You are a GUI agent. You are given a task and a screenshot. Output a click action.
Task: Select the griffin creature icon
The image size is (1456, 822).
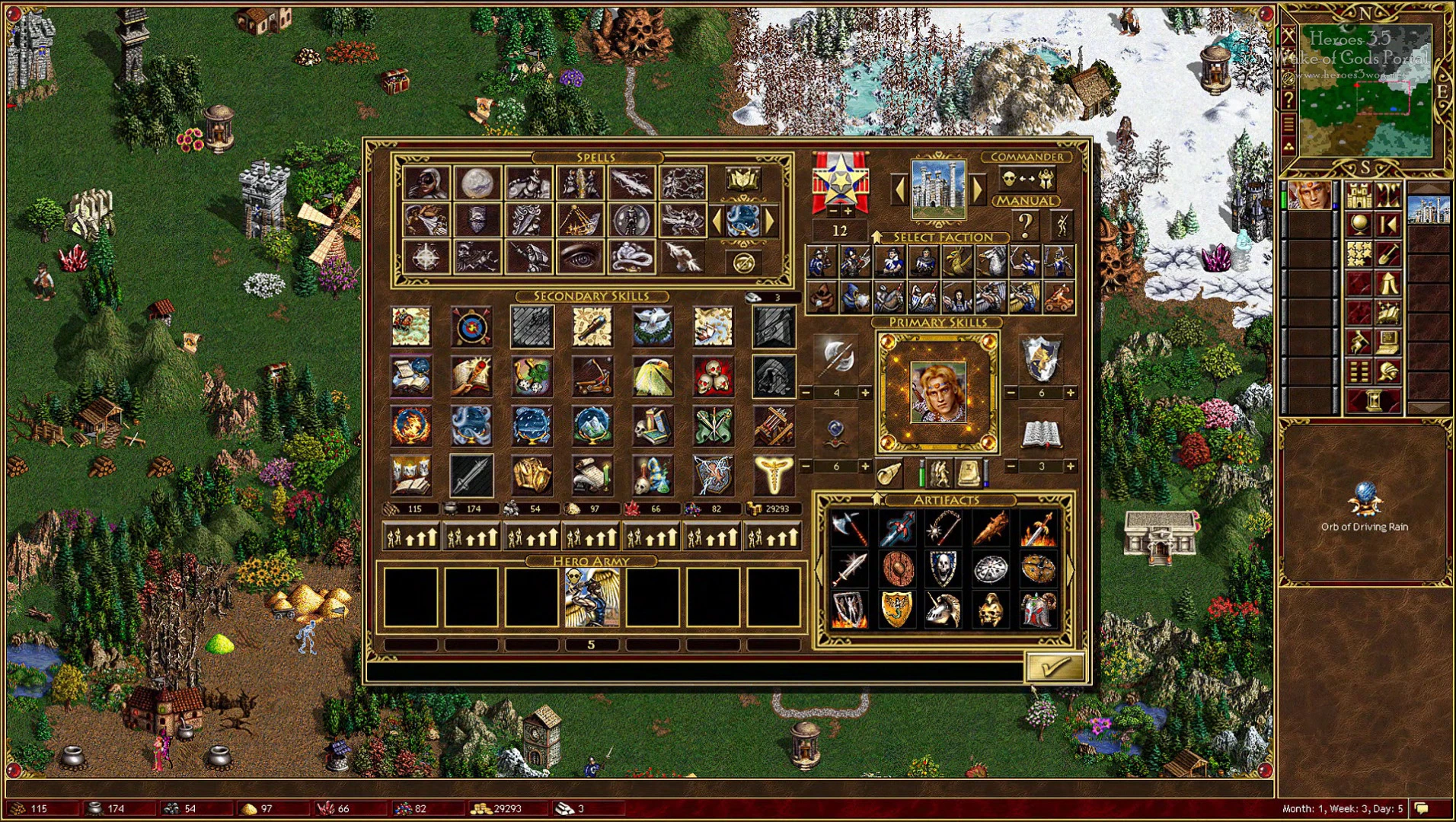pos(956,262)
